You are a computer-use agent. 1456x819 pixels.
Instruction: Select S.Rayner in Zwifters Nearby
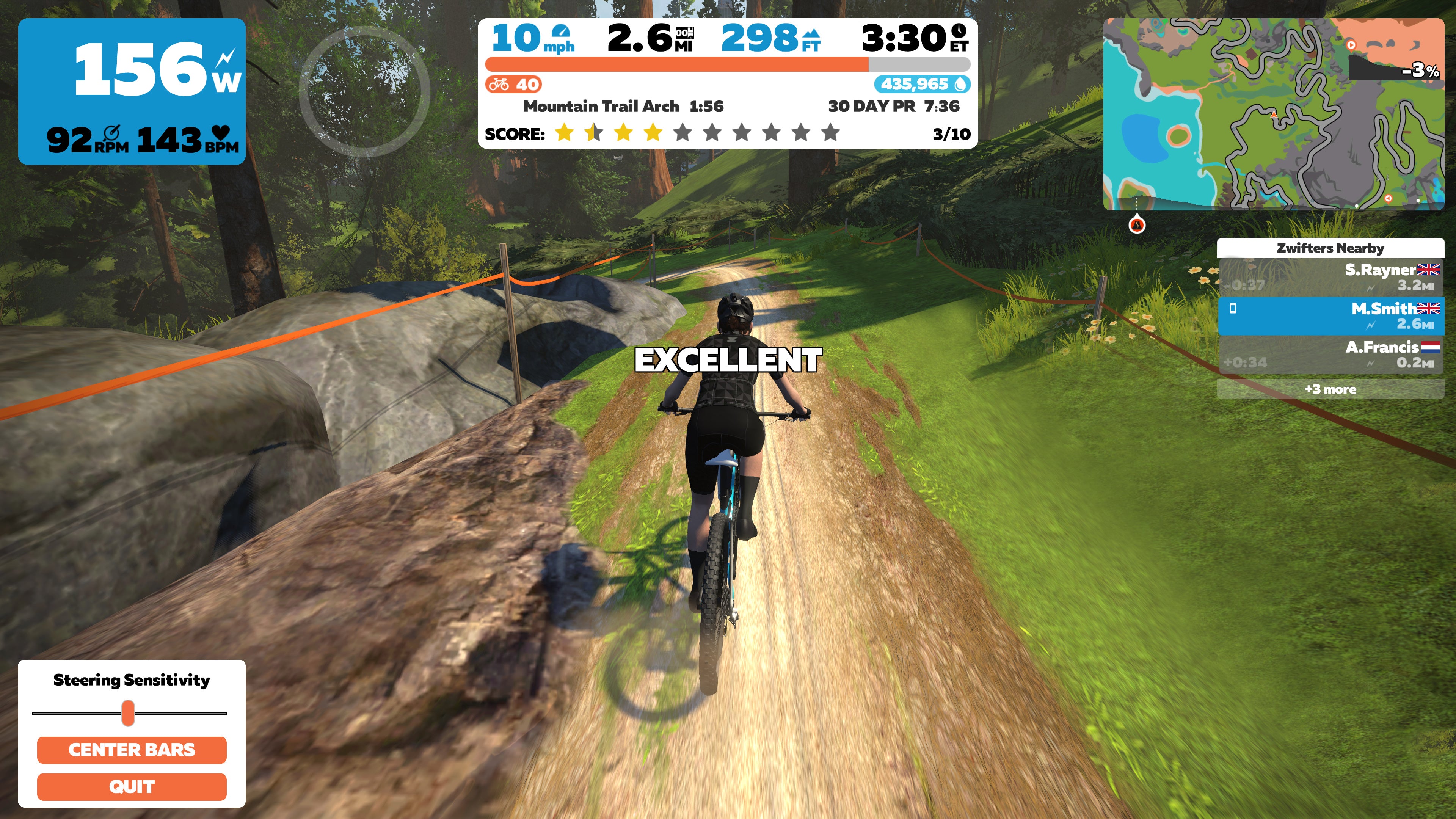[x=1330, y=277]
